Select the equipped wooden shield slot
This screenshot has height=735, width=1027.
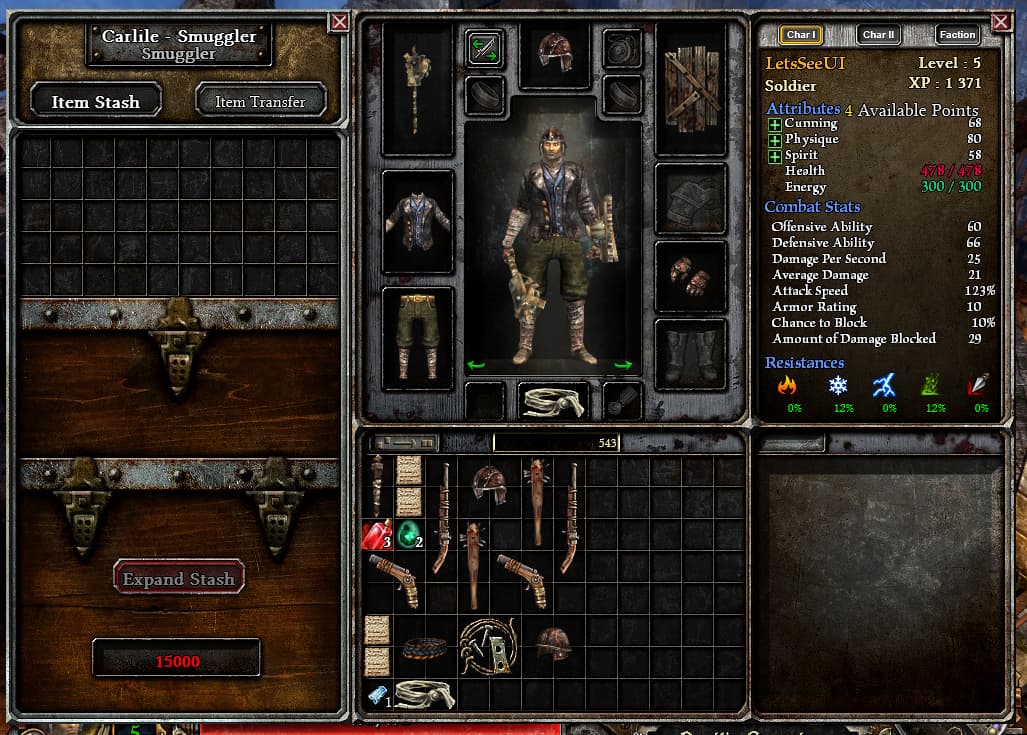pyautogui.click(x=690, y=88)
